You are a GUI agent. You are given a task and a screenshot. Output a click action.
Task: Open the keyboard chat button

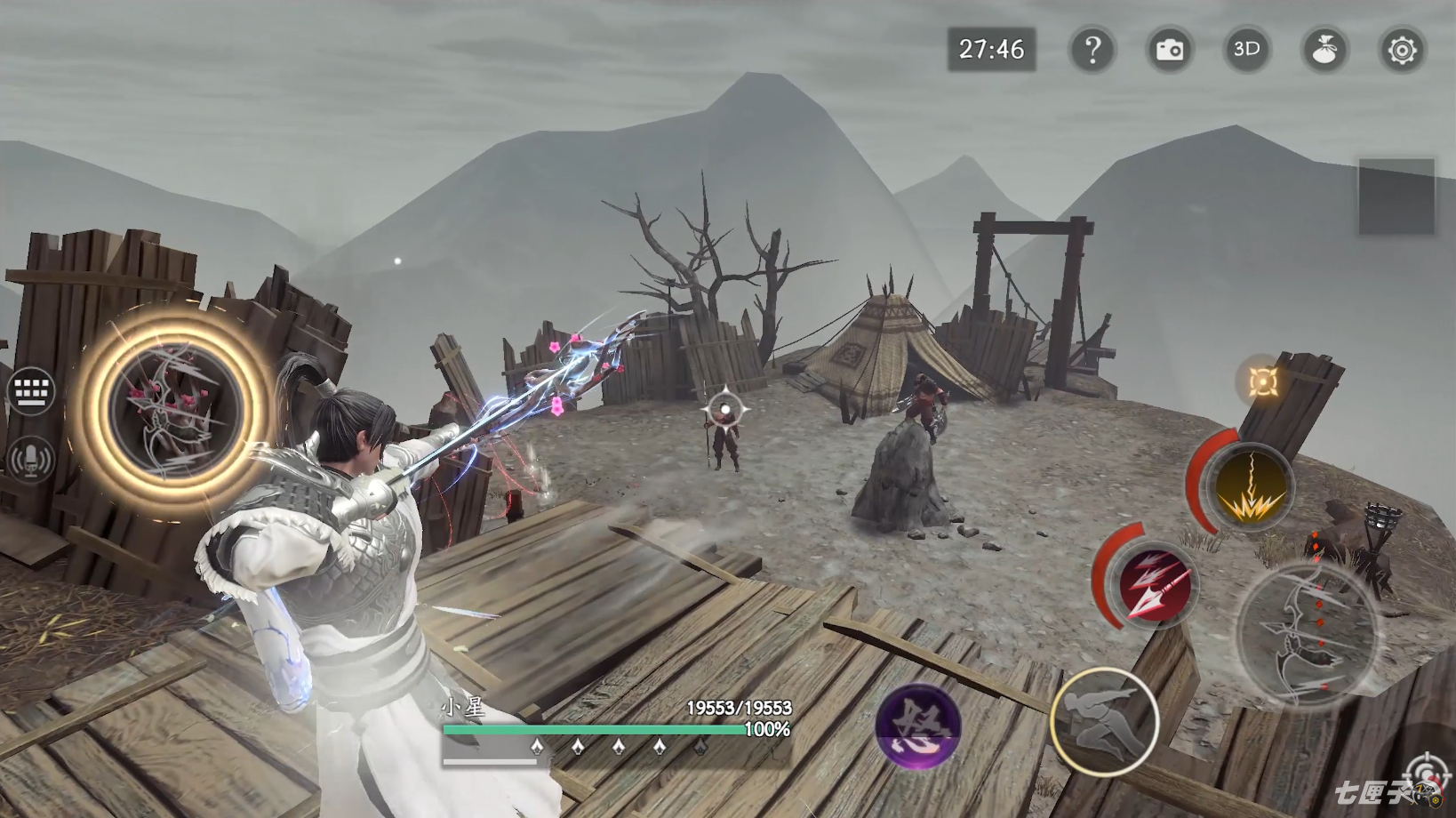point(32,390)
